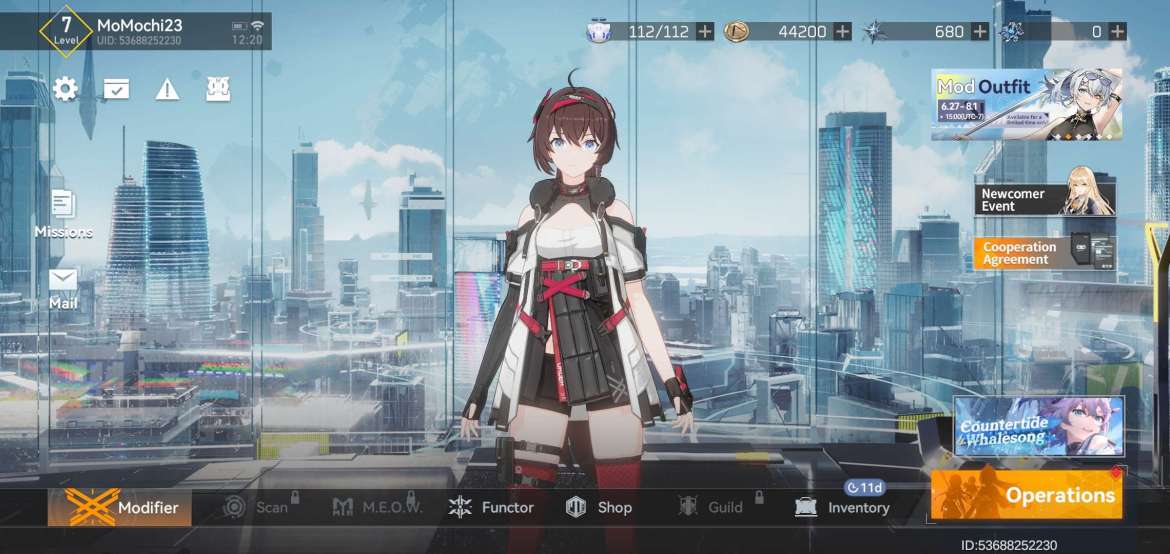Select the locked M.E.O.W. menu entry

tap(378, 507)
